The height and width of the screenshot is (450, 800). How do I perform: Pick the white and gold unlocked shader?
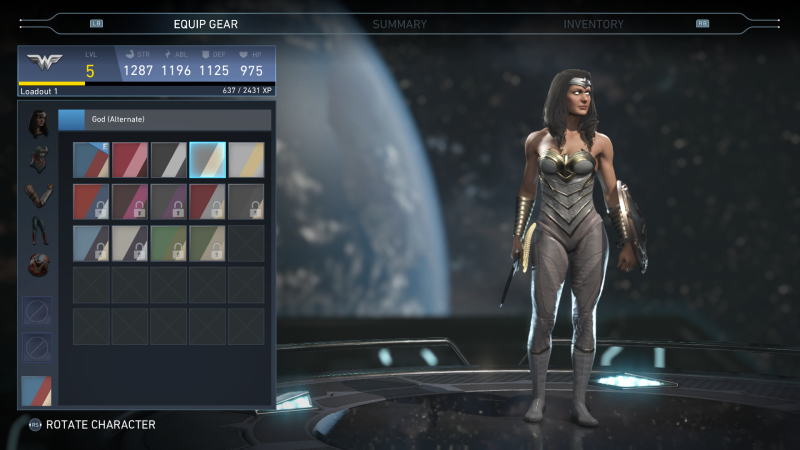246,160
